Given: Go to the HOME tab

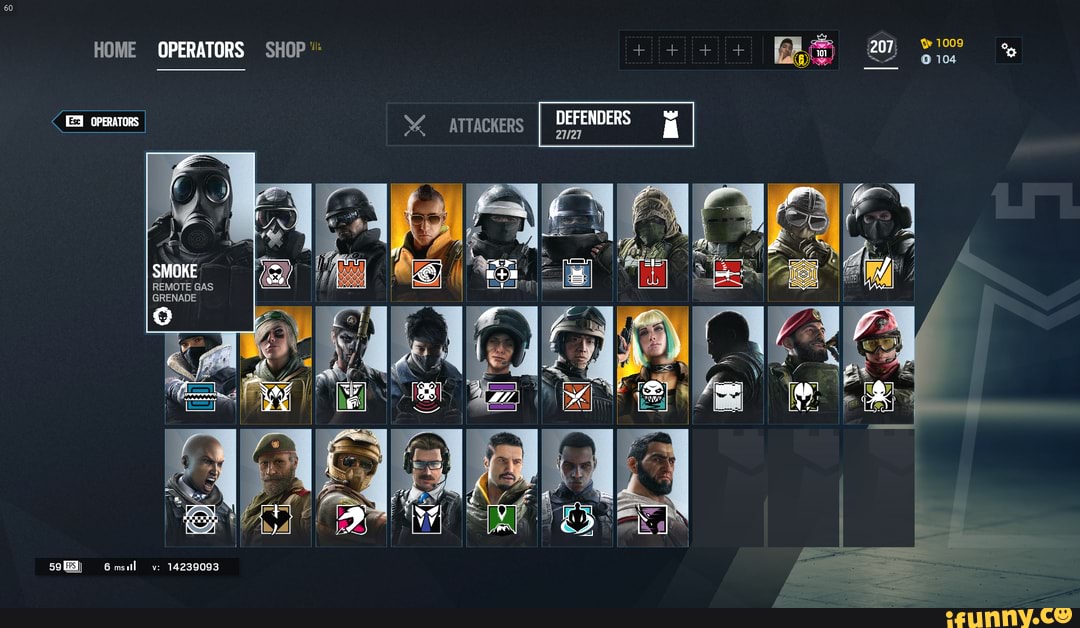Looking at the screenshot, I should 115,50.
